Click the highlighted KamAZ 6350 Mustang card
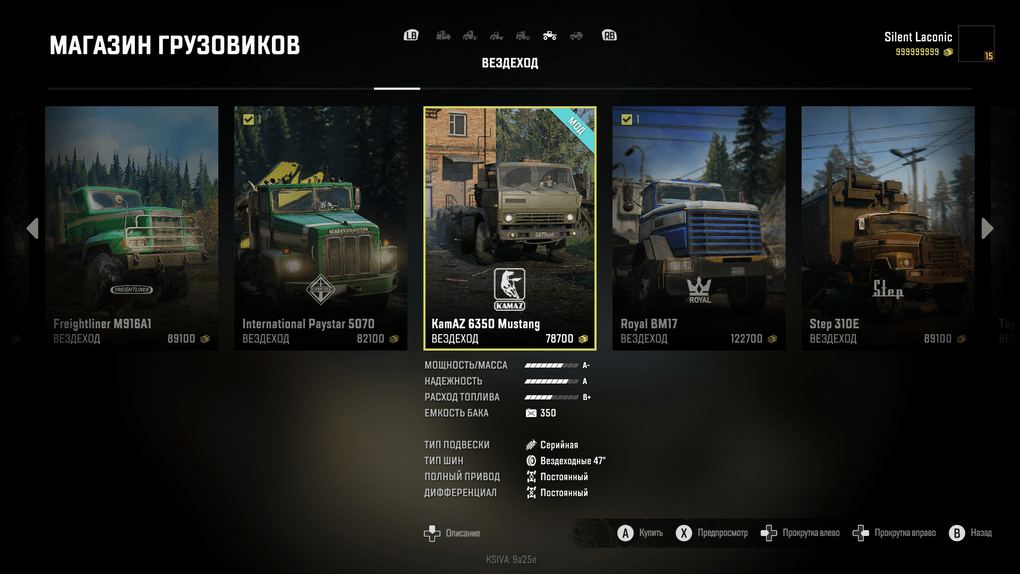Image resolution: width=1020 pixels, height=574 pixels. [510, 228]
